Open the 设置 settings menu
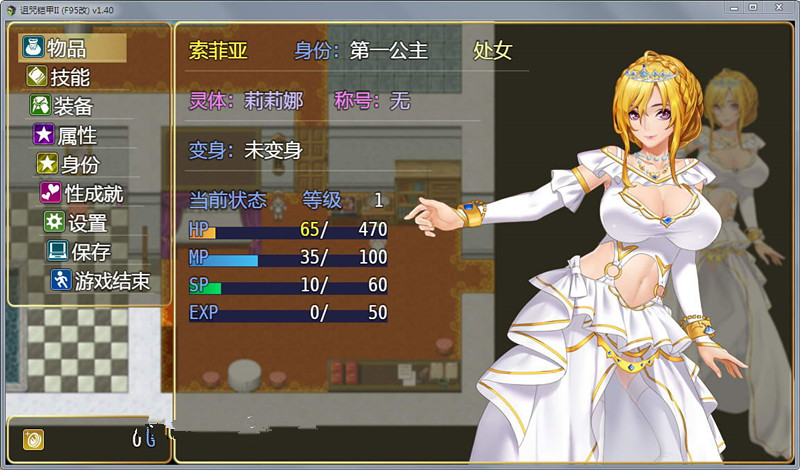This screenshot has height=470, width=800. 87,222
